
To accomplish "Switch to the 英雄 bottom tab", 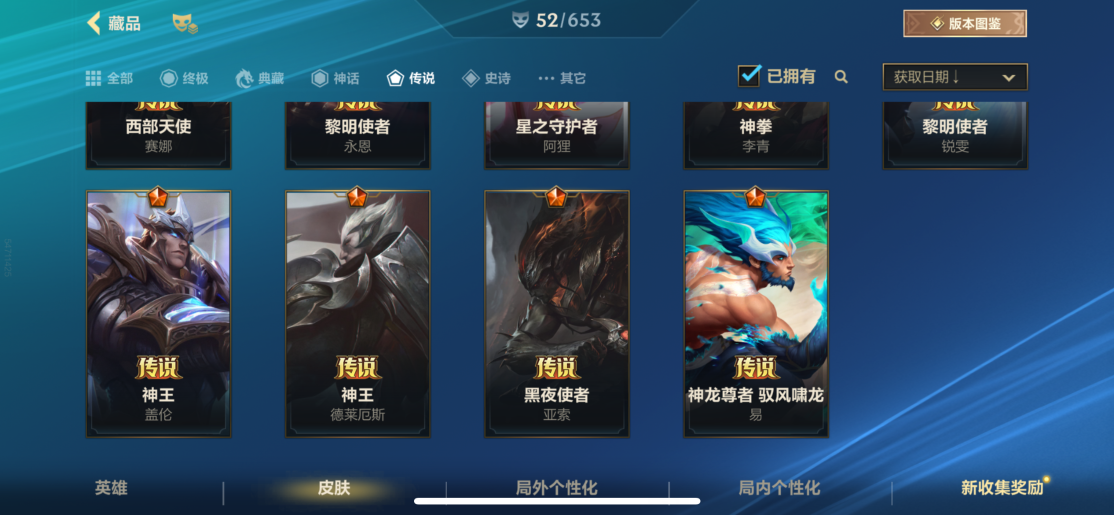I will [x=111, y=488].
